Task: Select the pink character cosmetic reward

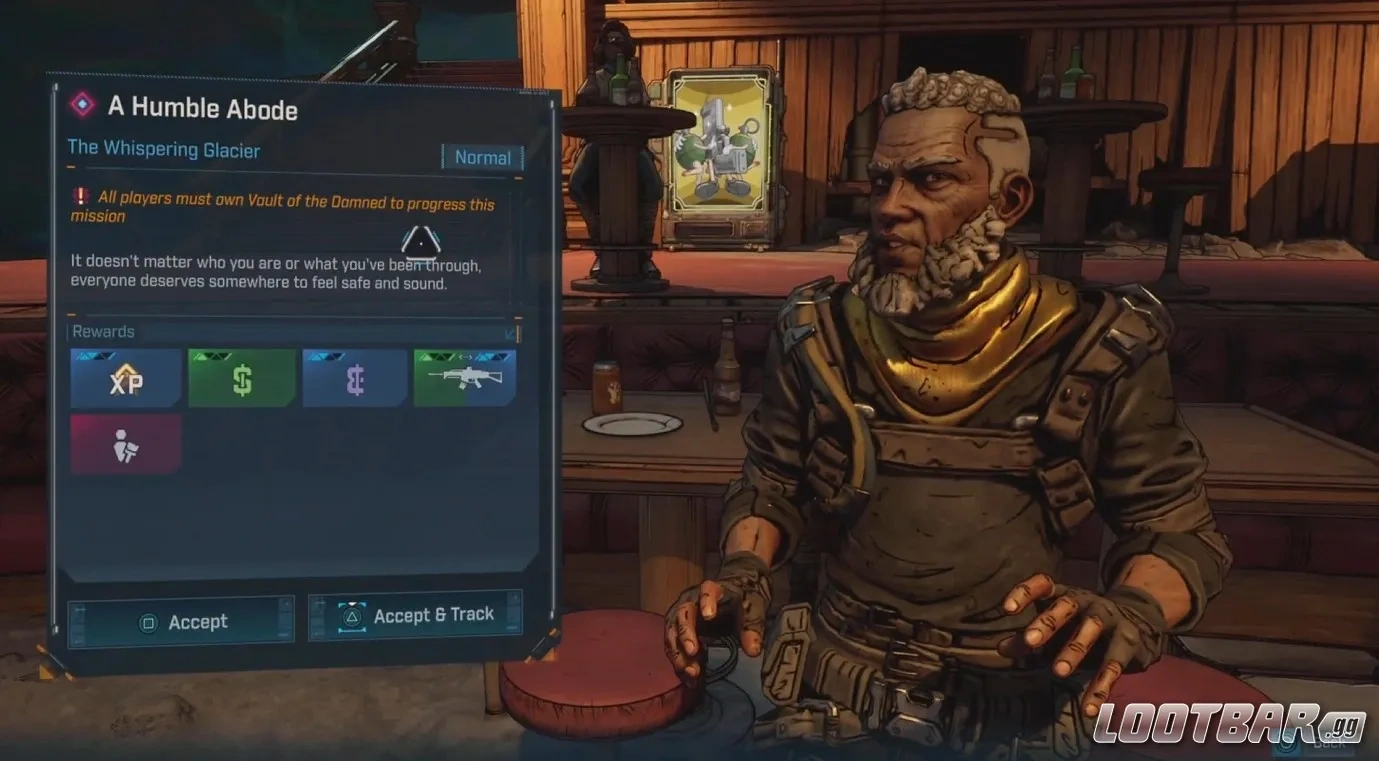Action: point(126,444)
